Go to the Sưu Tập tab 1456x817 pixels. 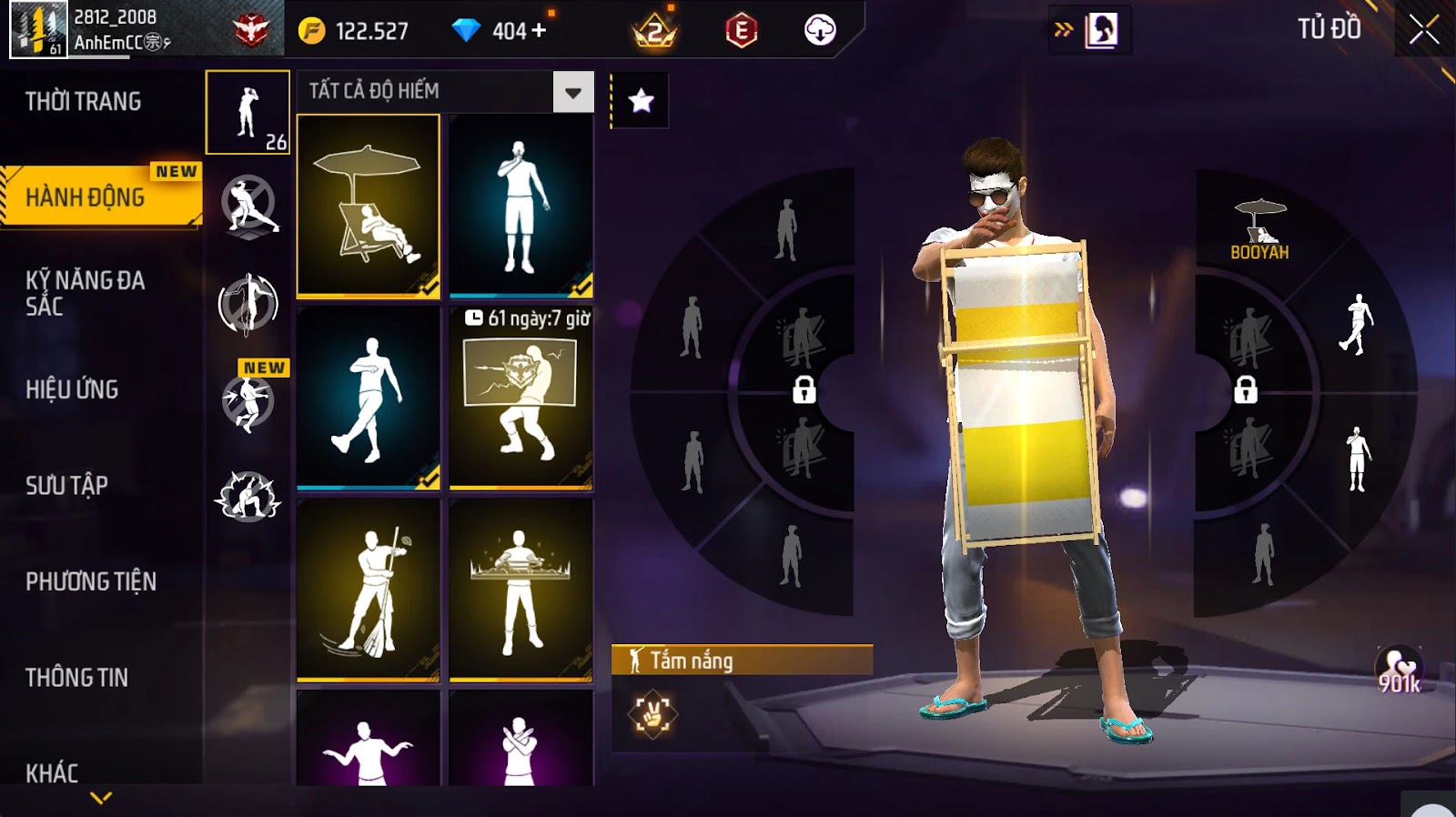pos(66,485)
